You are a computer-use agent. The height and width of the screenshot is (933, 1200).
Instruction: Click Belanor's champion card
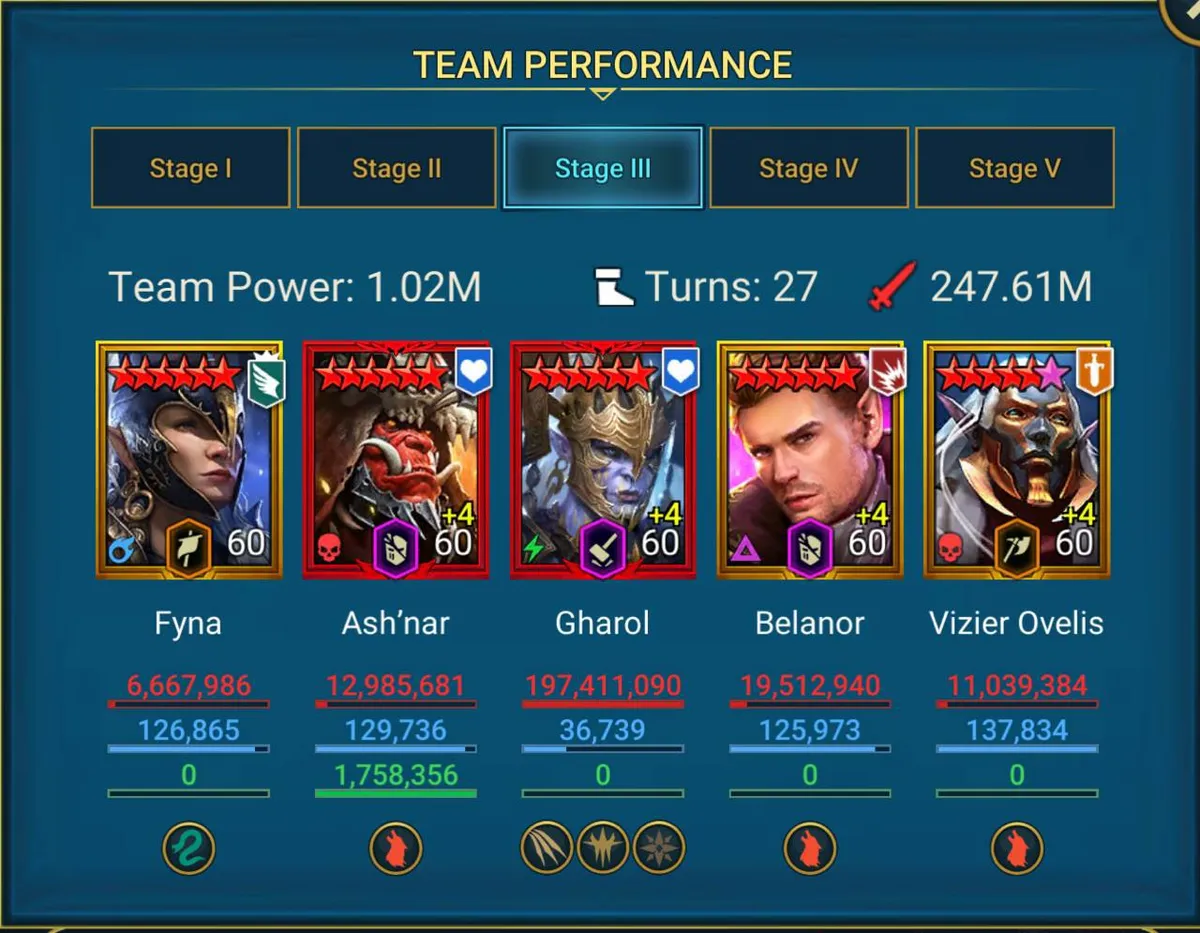pyautogui.click(x=809, y=460)
